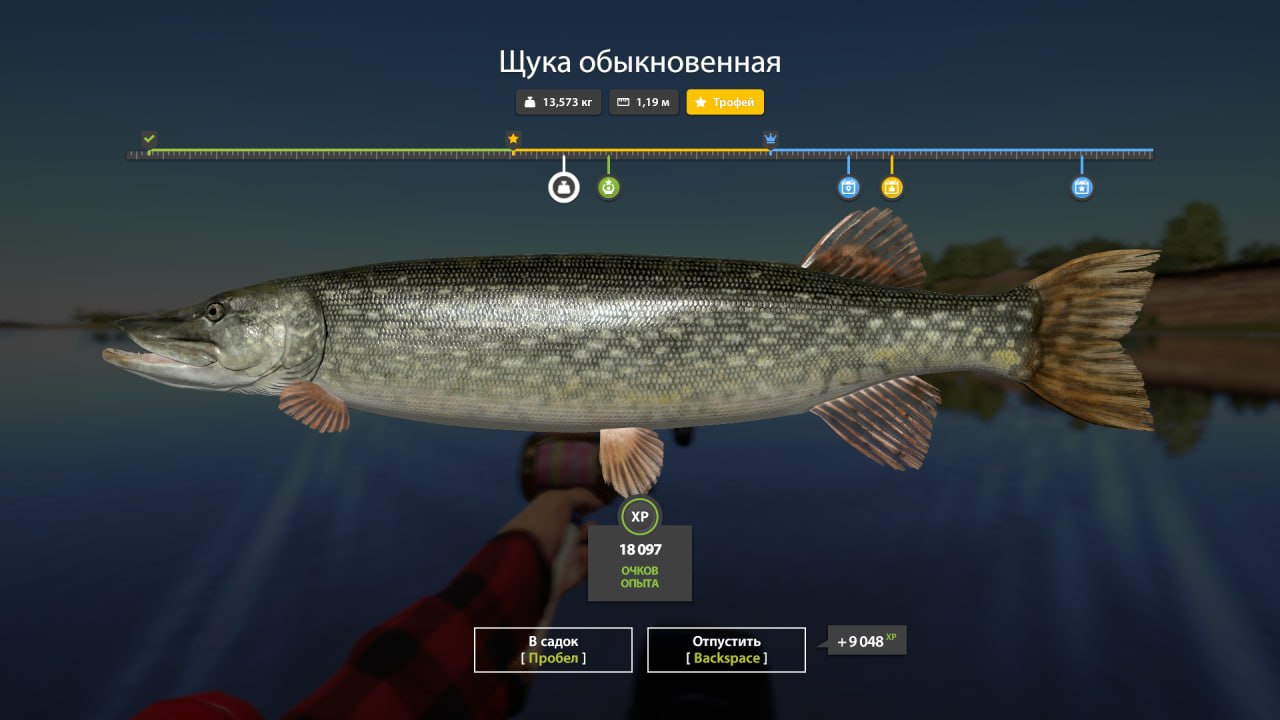The width and height of the screenshot is (1280, 720).
Task: Click the rightmost blue star gift marker
Action: [1081, 186]
